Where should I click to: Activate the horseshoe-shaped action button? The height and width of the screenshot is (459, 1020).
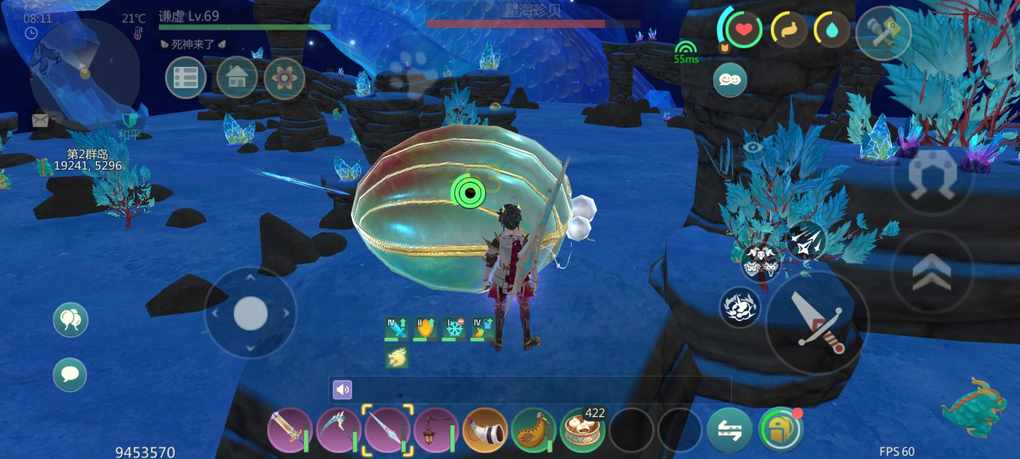click(x=931, y=180)
